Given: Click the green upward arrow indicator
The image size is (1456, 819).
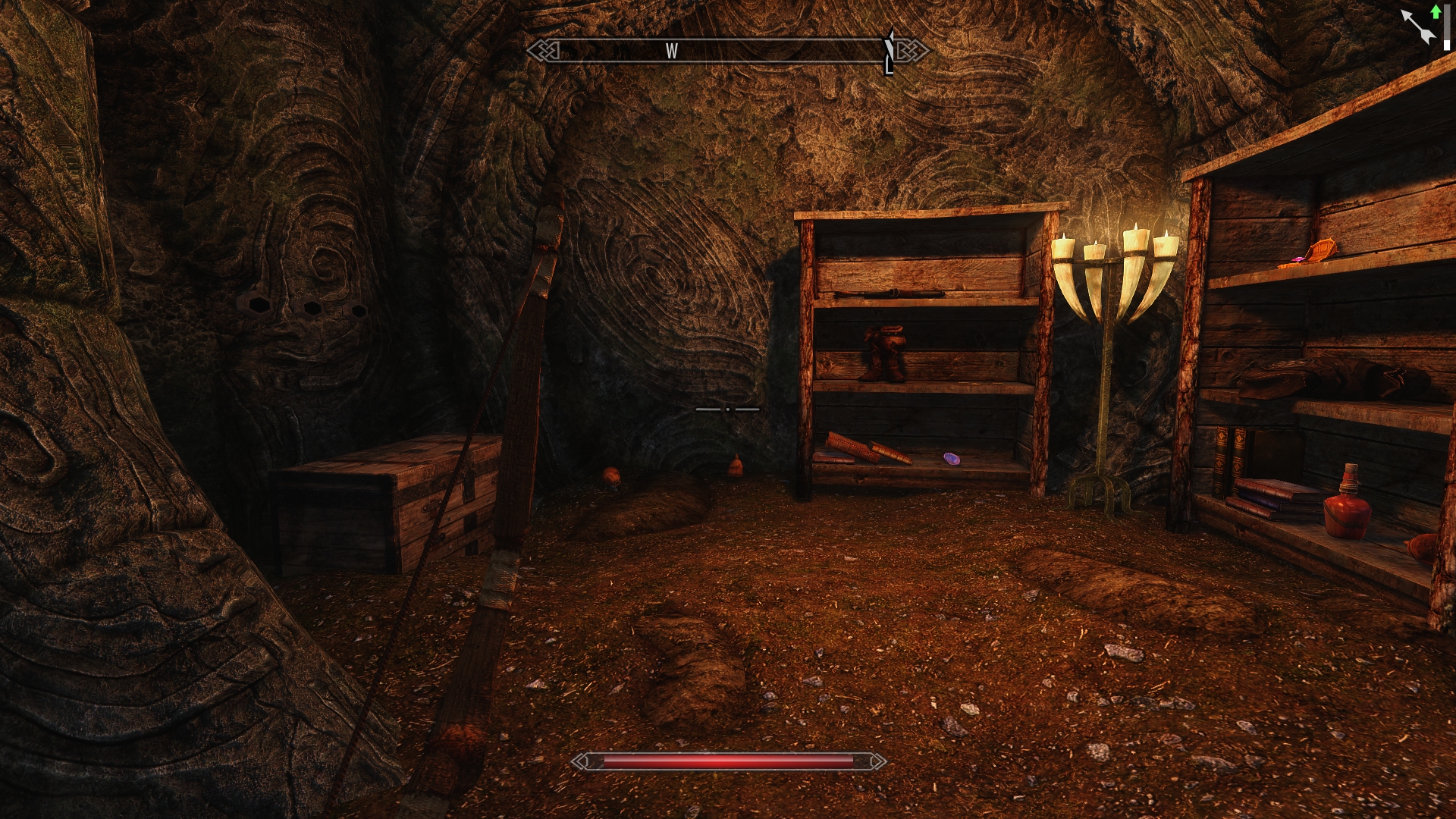Looking at the screenshot, I should 1436,11.
